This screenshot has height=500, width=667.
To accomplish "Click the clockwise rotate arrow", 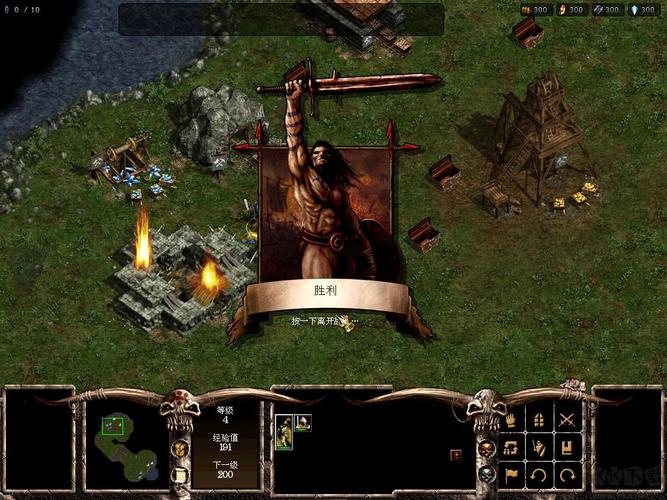I will pyautogui.click(x=568, y=474).
